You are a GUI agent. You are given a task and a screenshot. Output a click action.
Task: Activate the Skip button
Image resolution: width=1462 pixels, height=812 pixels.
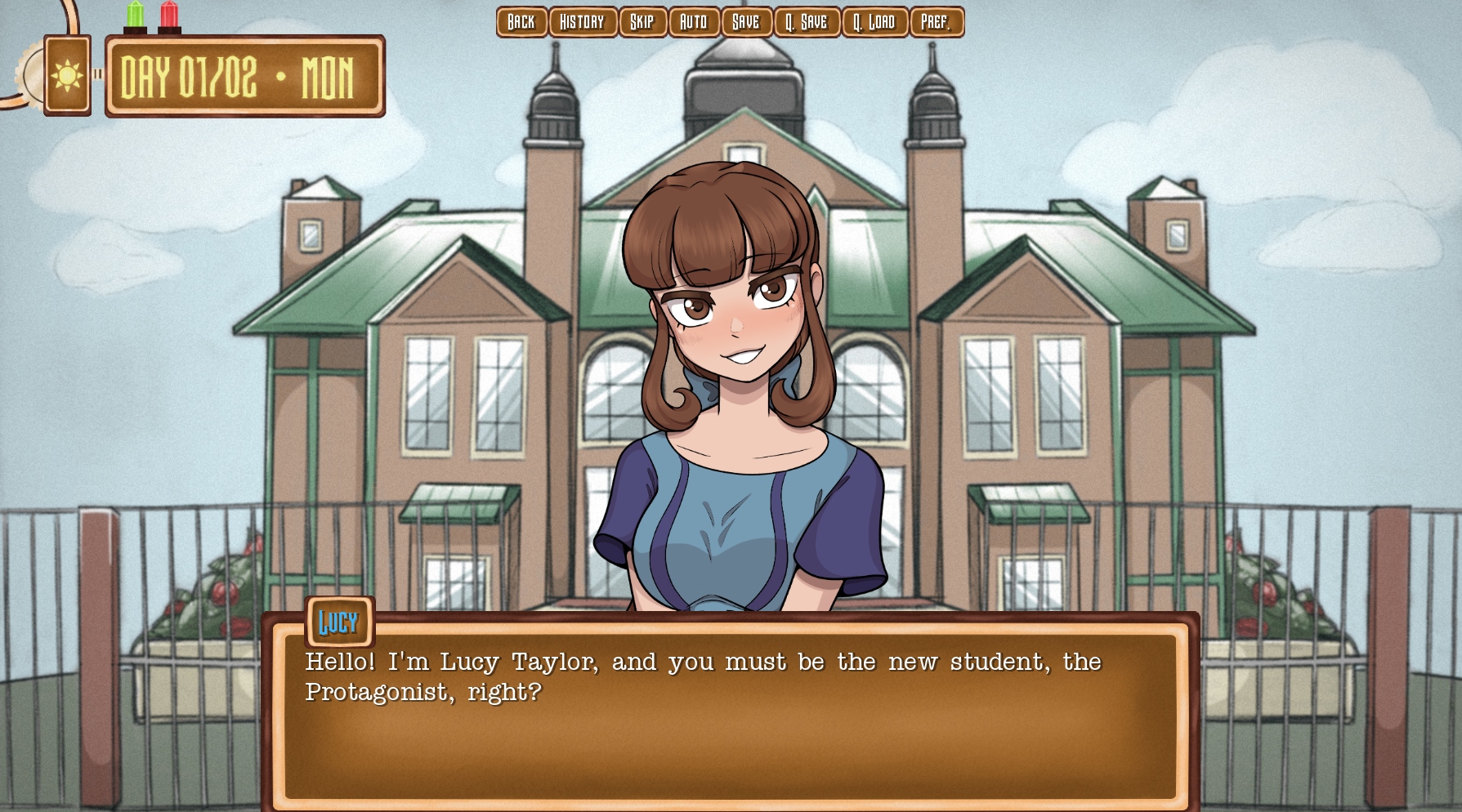642,22
